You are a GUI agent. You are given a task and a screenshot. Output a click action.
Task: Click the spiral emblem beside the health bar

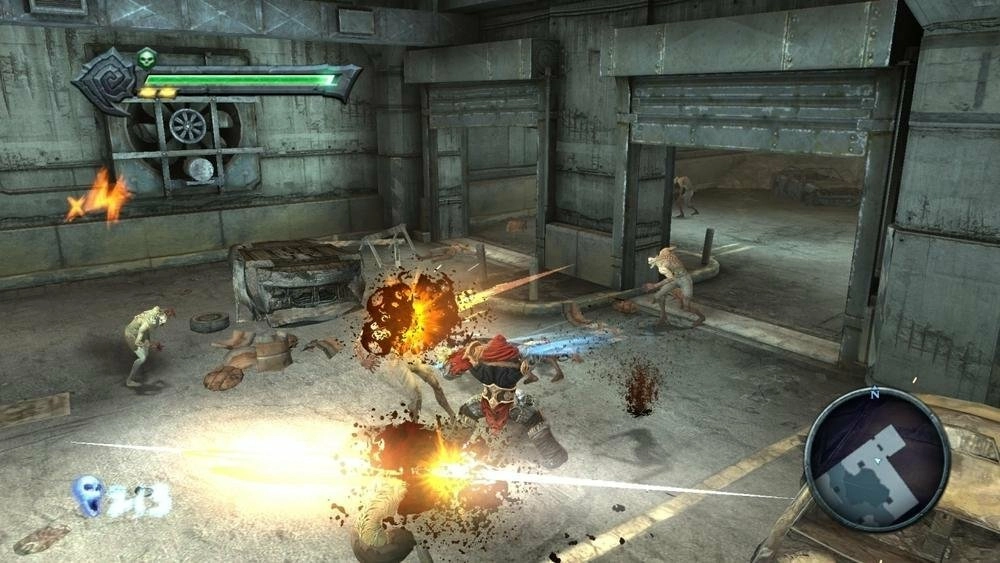click(x=105, y=79)
